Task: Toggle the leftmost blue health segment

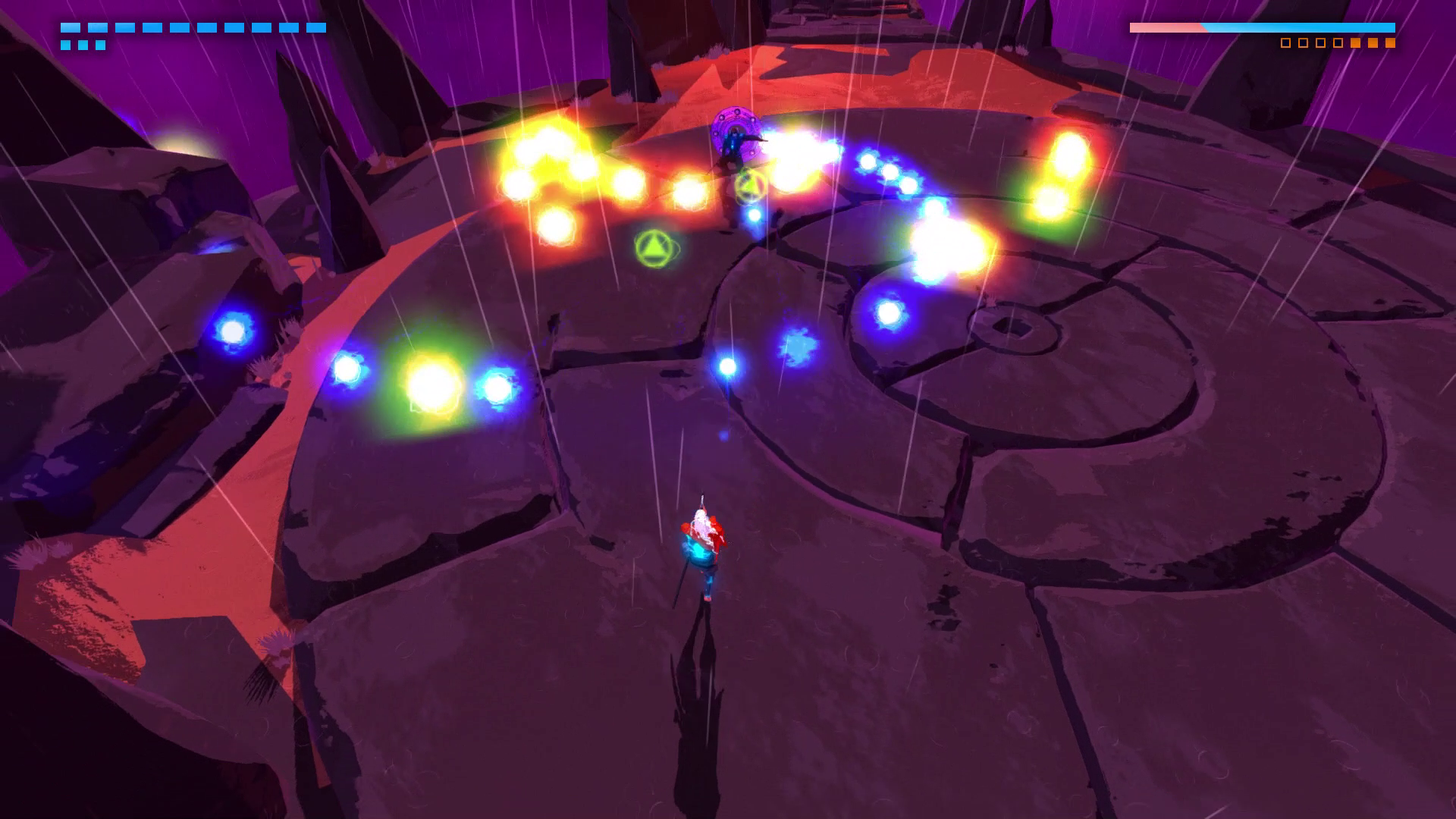Action: click(71, 27)
